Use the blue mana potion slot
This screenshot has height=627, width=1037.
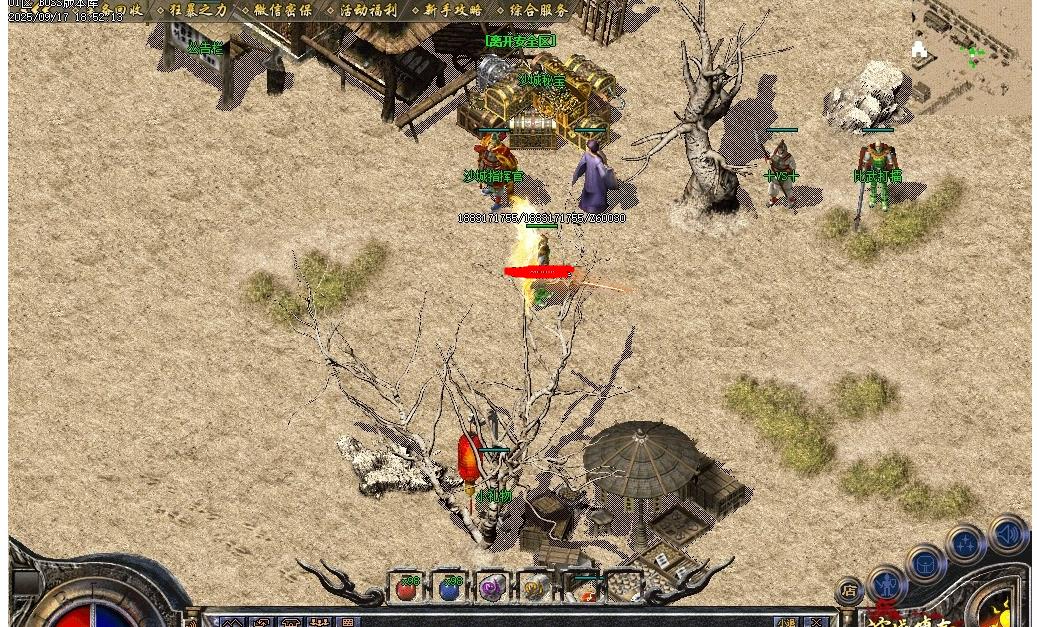[x=450, y=588]
